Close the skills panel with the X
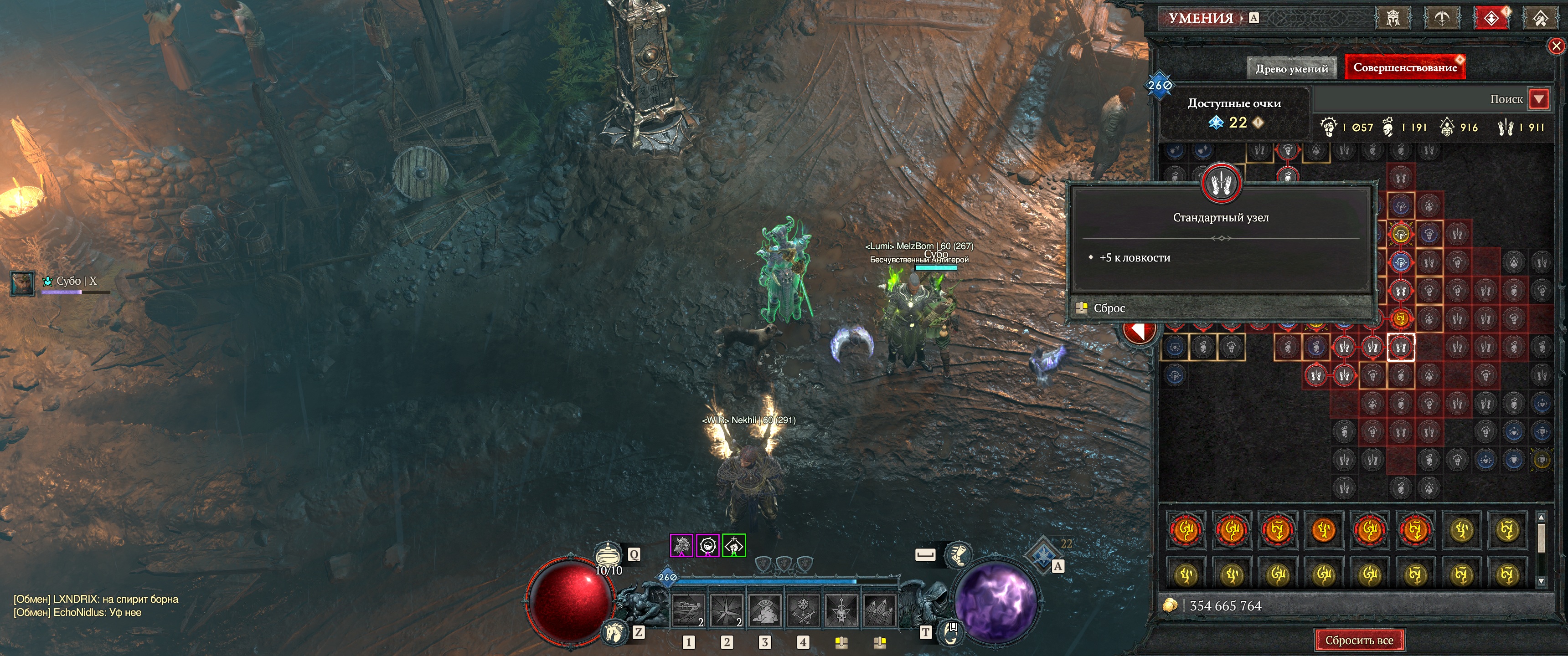The width and height of the screenshot is (1568, 656). coord(1556,46)
